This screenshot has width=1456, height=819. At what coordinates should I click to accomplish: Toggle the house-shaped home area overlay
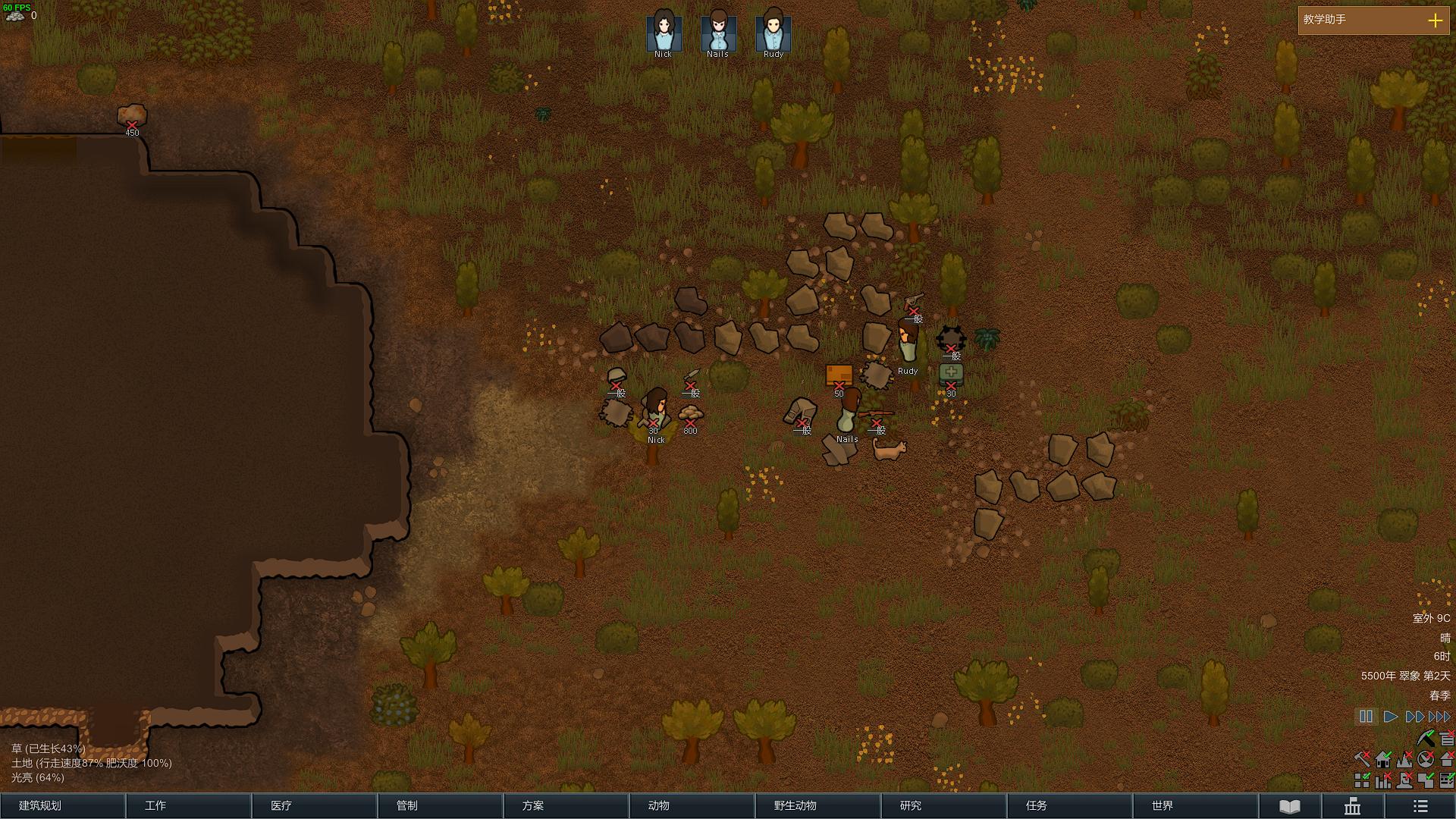[x=1383, y=758]
